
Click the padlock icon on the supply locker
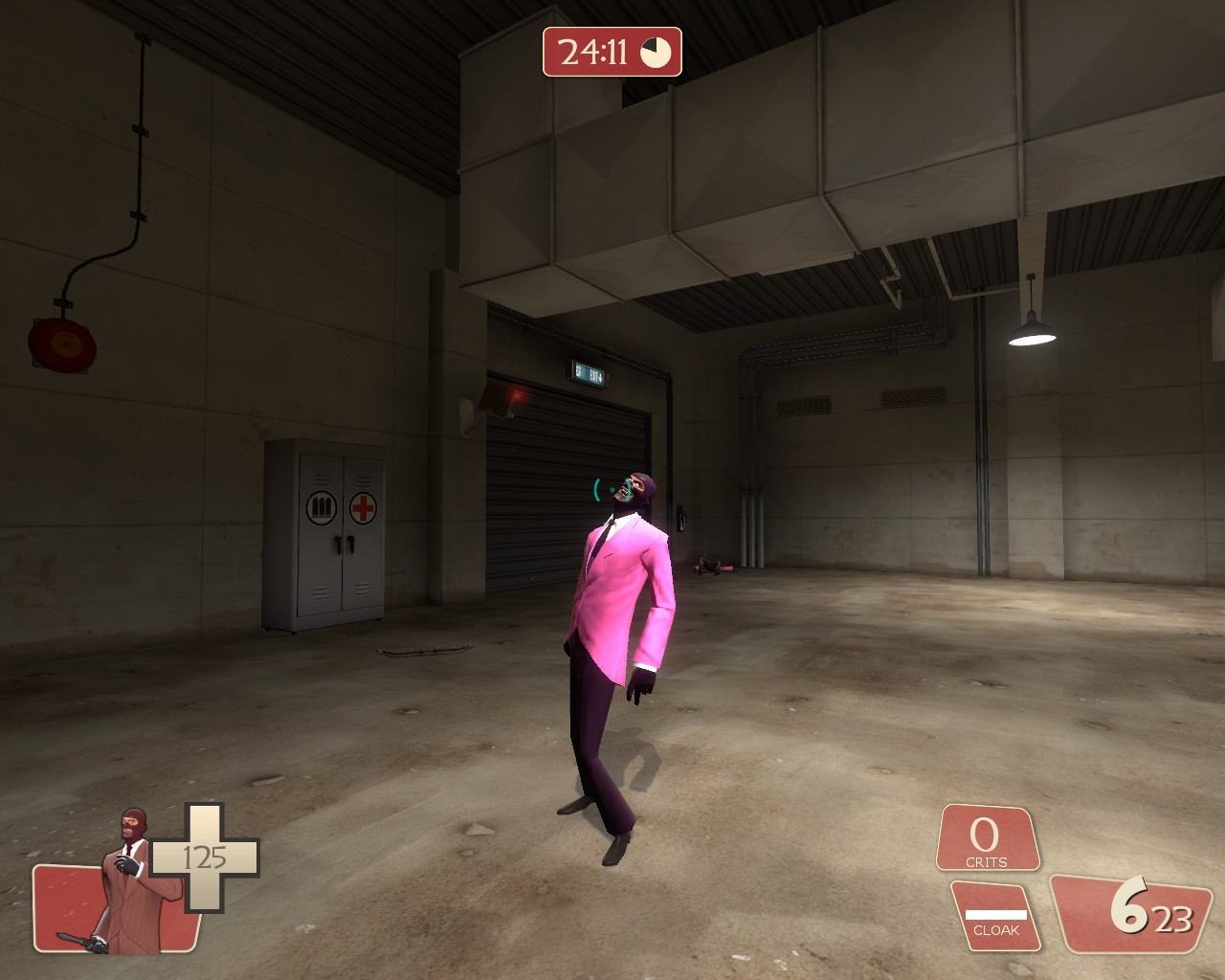coord(323,505)
